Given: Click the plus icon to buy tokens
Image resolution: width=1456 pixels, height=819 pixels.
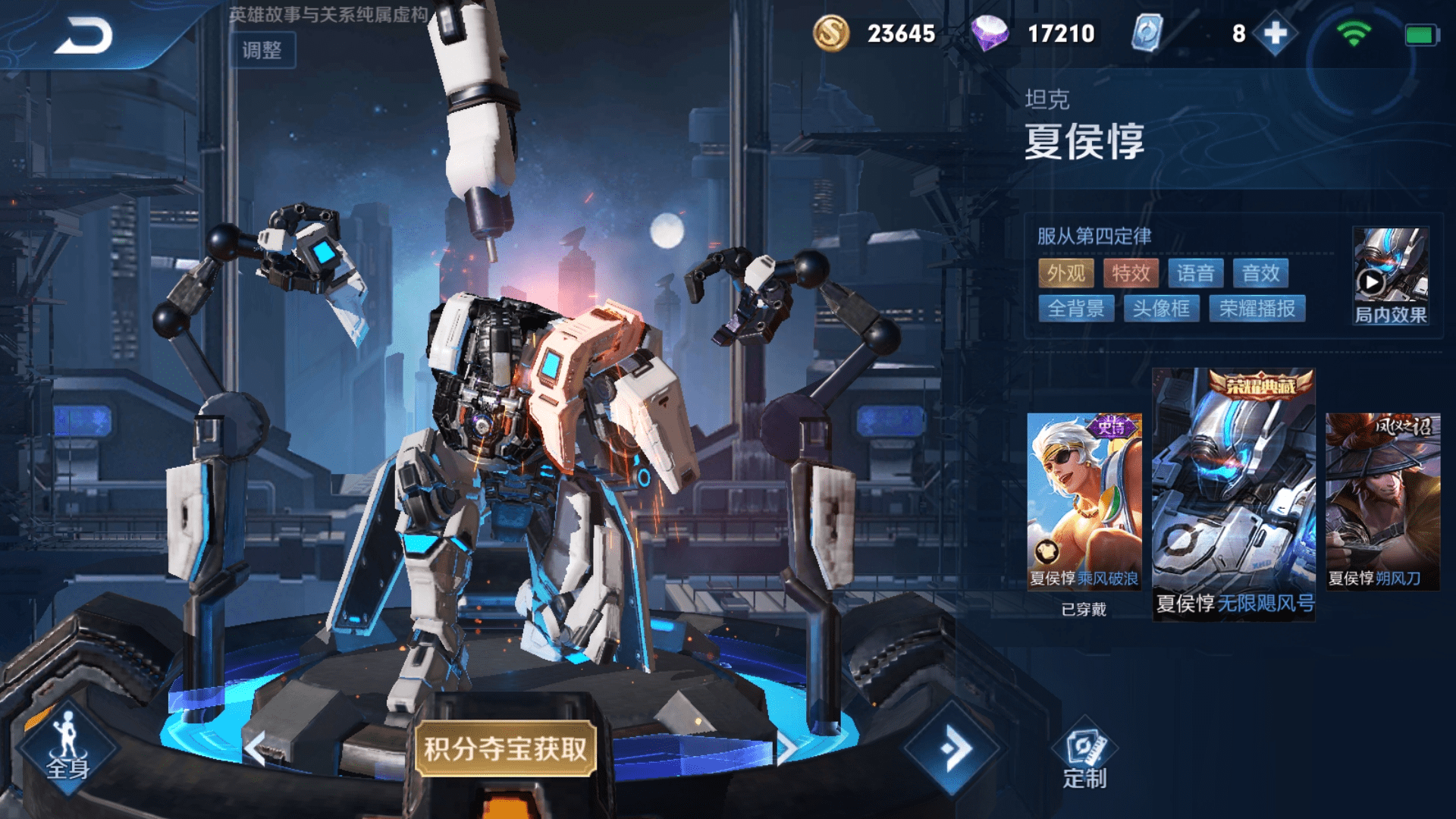Looking at the screenshot, I should coord(1274,34).
